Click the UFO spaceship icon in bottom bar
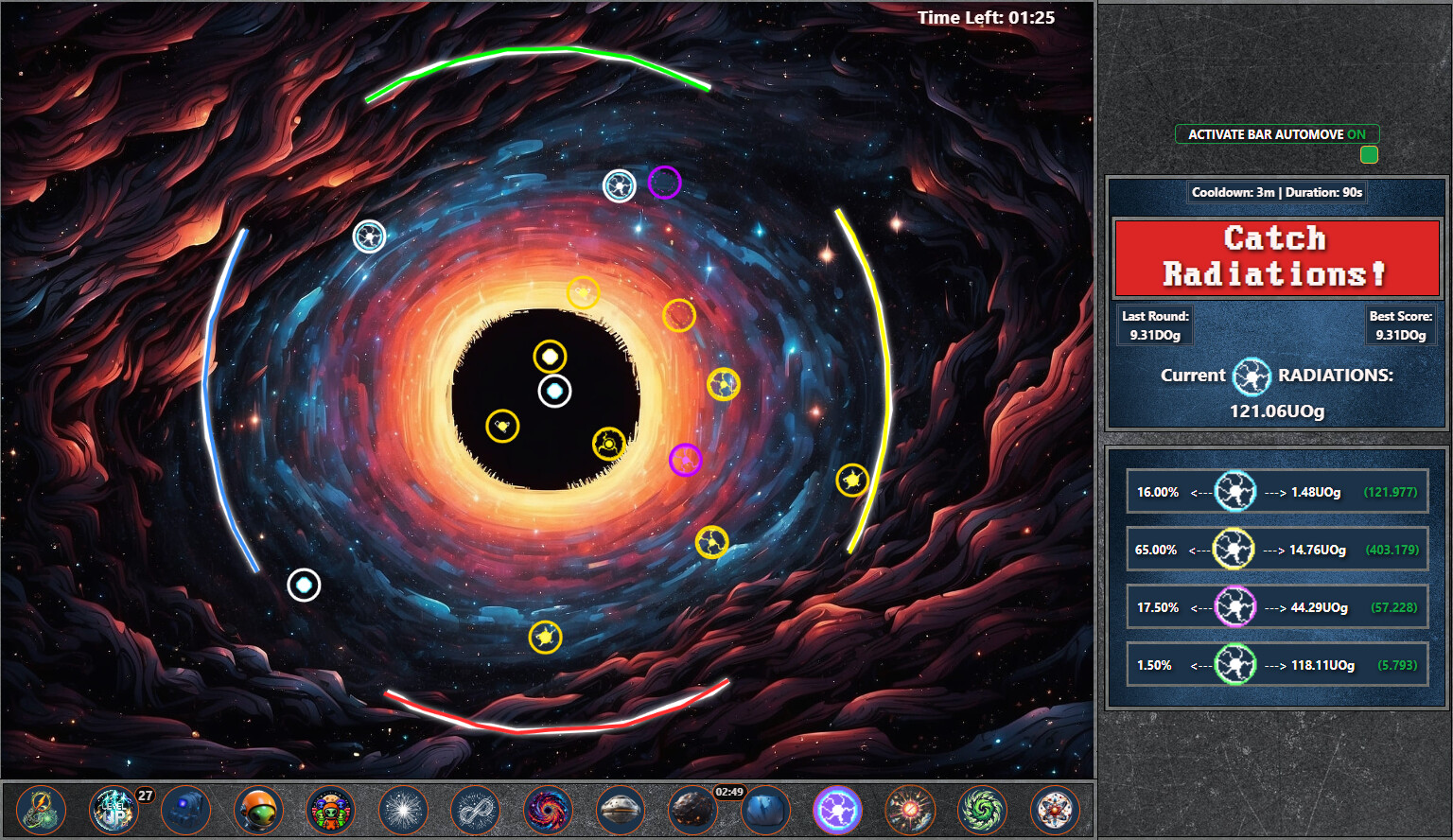 621,810
